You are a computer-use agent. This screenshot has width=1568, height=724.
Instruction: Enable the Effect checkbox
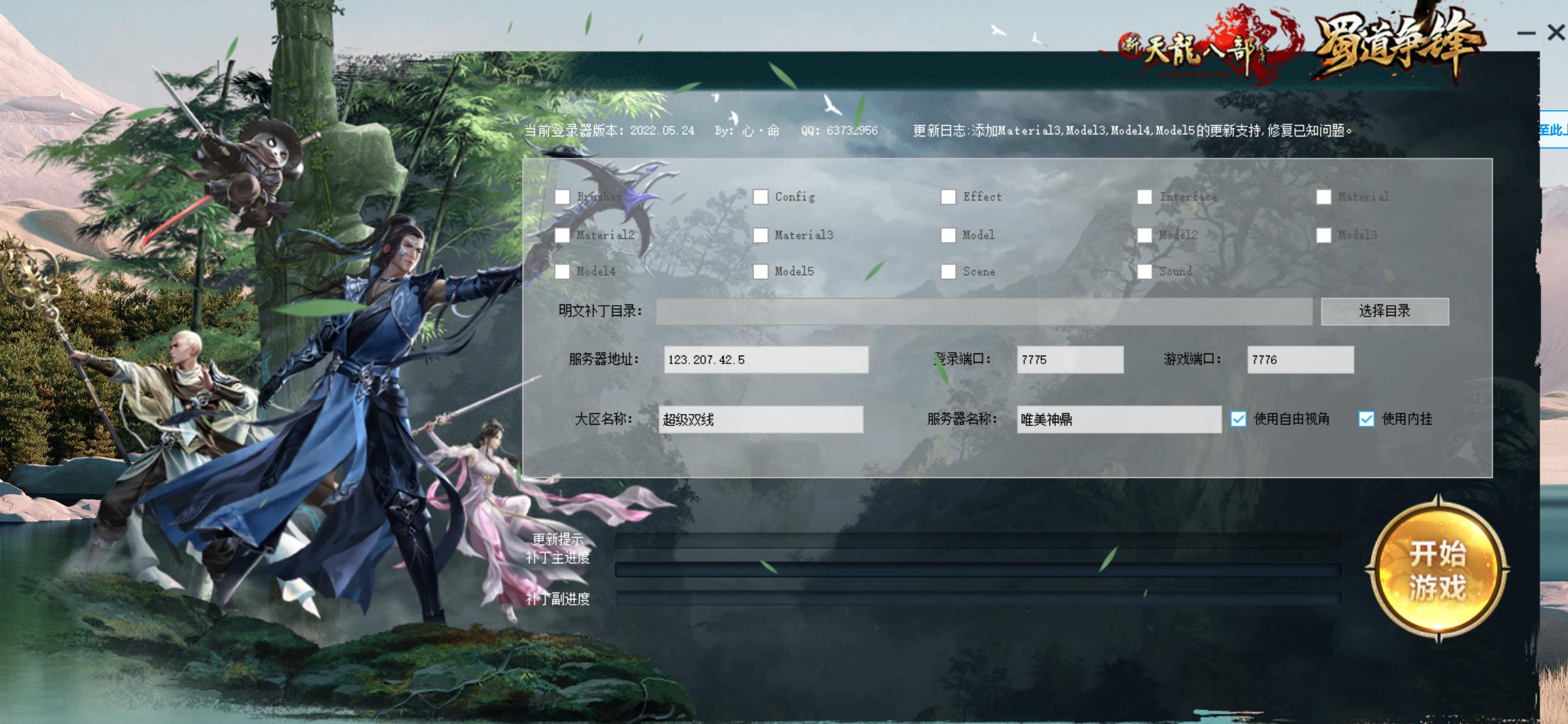[x=949, y=197]
